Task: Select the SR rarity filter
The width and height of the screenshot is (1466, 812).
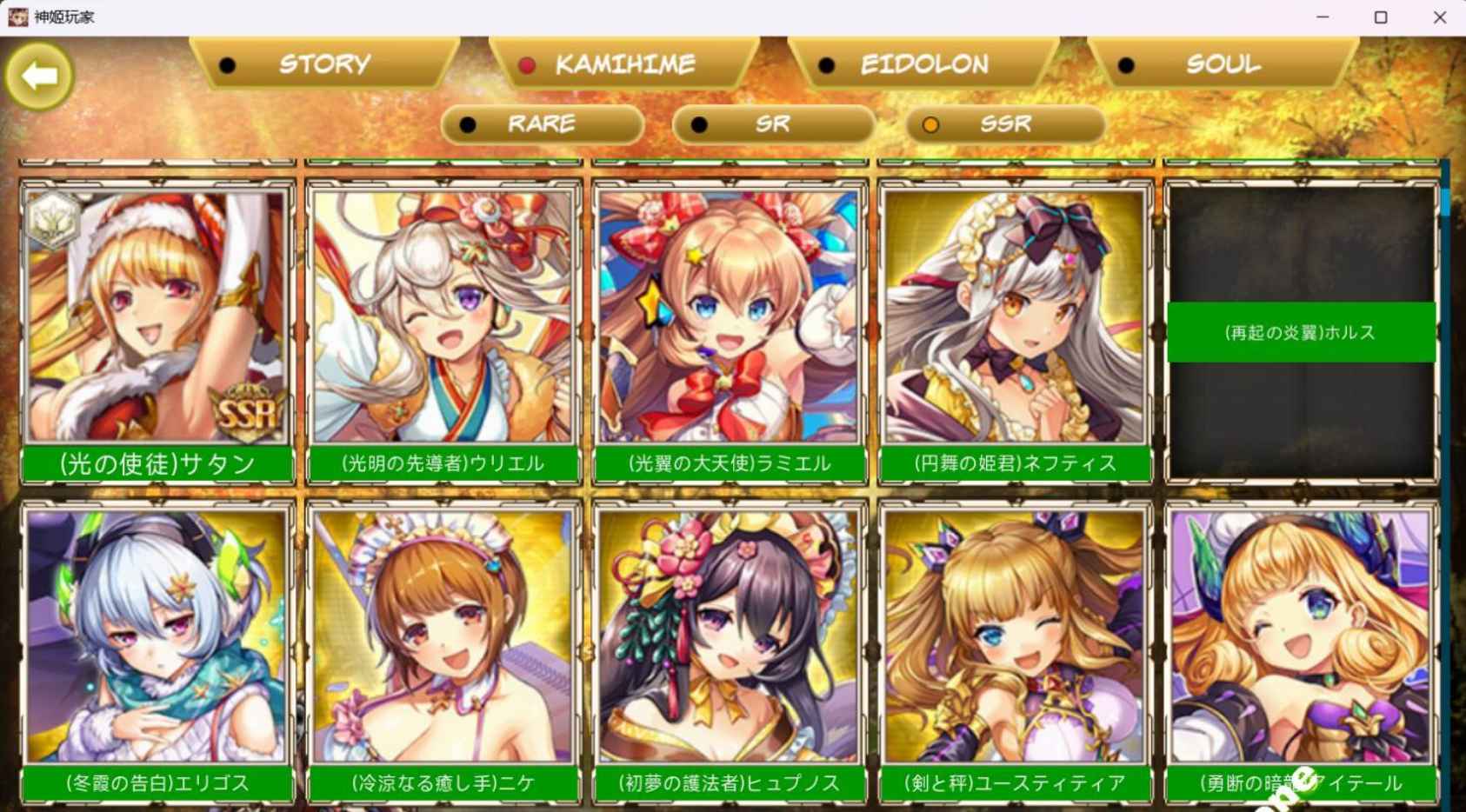Action: click(x=772, y=124)
